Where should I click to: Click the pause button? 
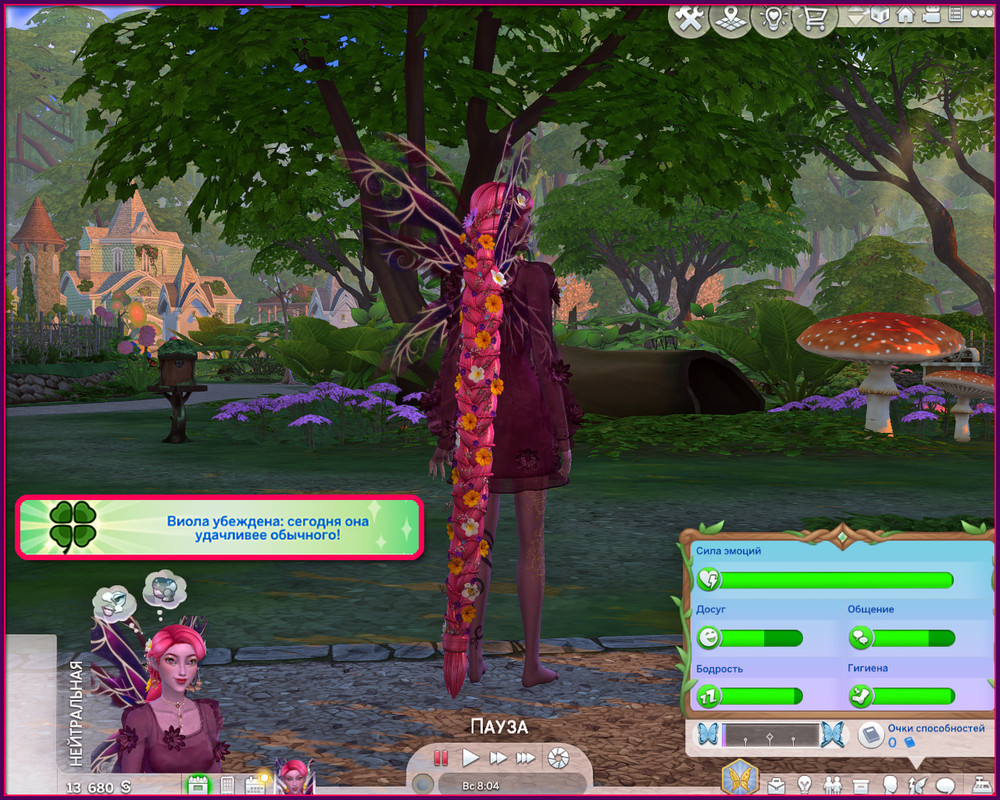[441, 758]
